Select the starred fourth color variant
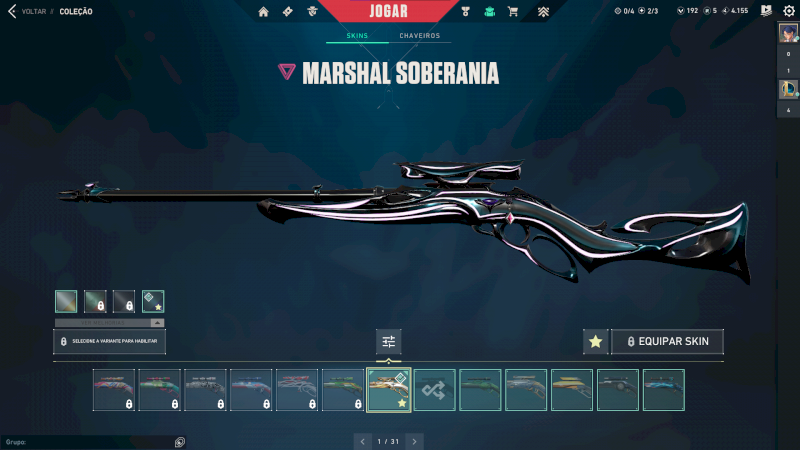The height and width of the screenshot is (450, 800). pos(153,301)
